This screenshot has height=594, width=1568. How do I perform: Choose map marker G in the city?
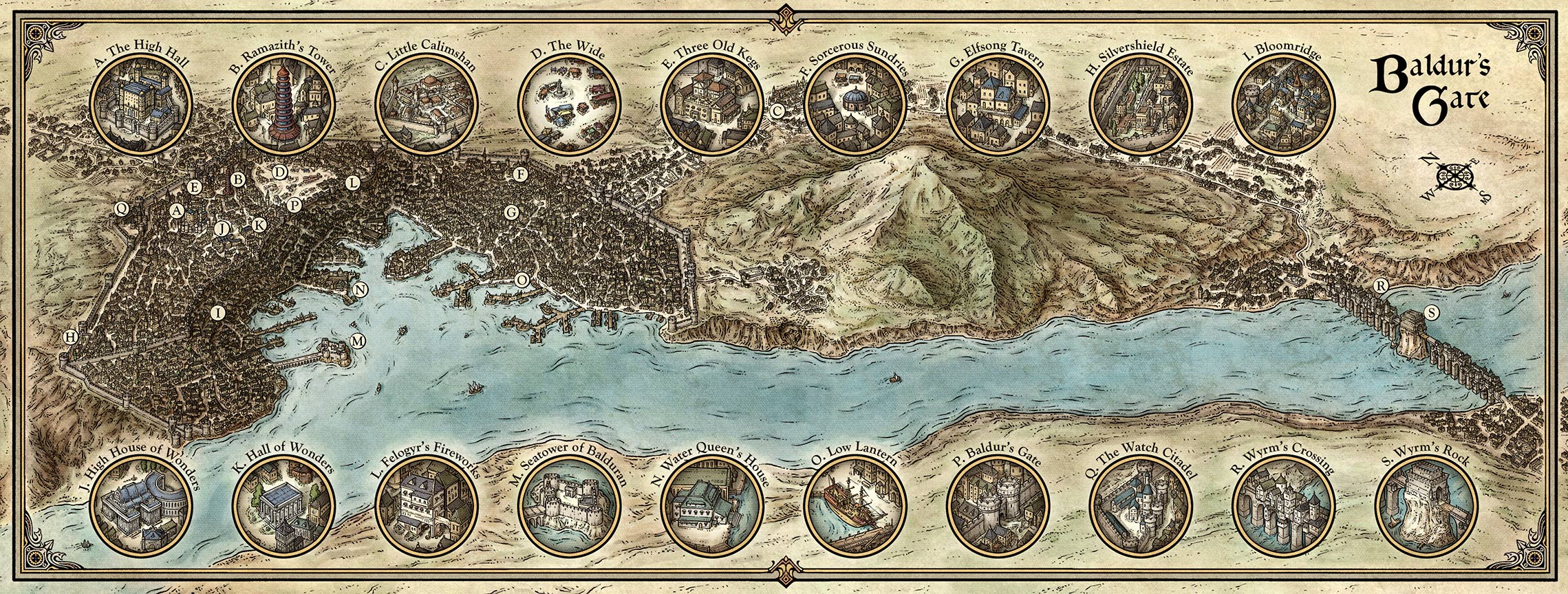pyautogui.click(x=511, y=212)
